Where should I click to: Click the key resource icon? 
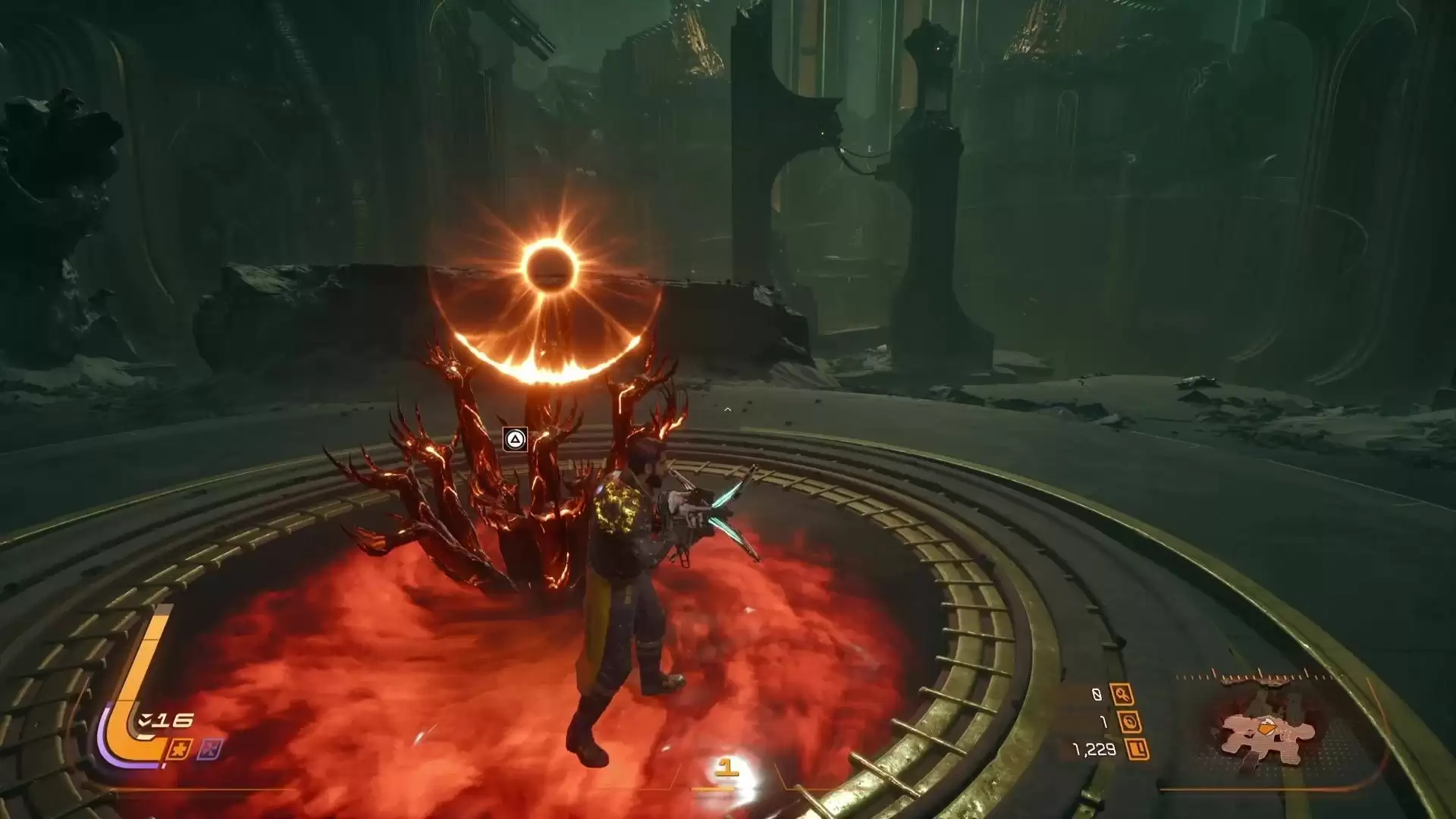[x=1122, y=694]
